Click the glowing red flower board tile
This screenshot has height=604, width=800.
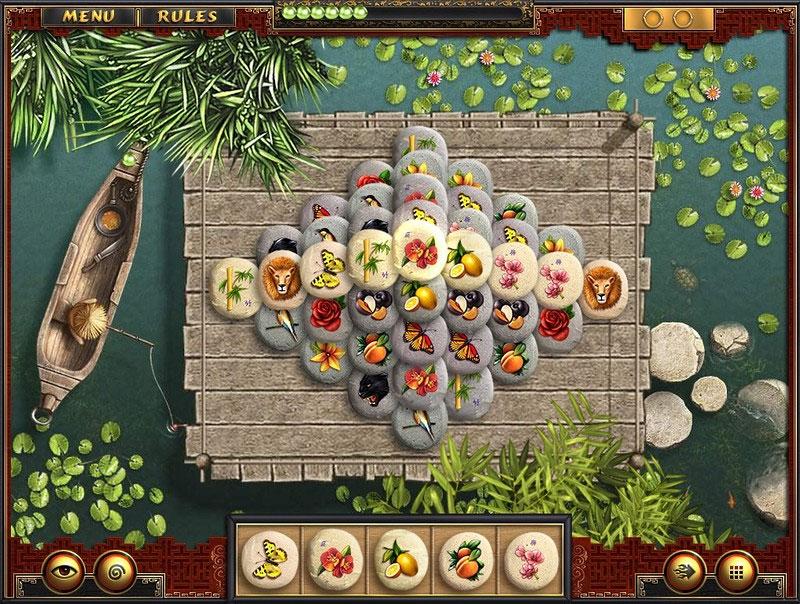click(x=419, y=245)
